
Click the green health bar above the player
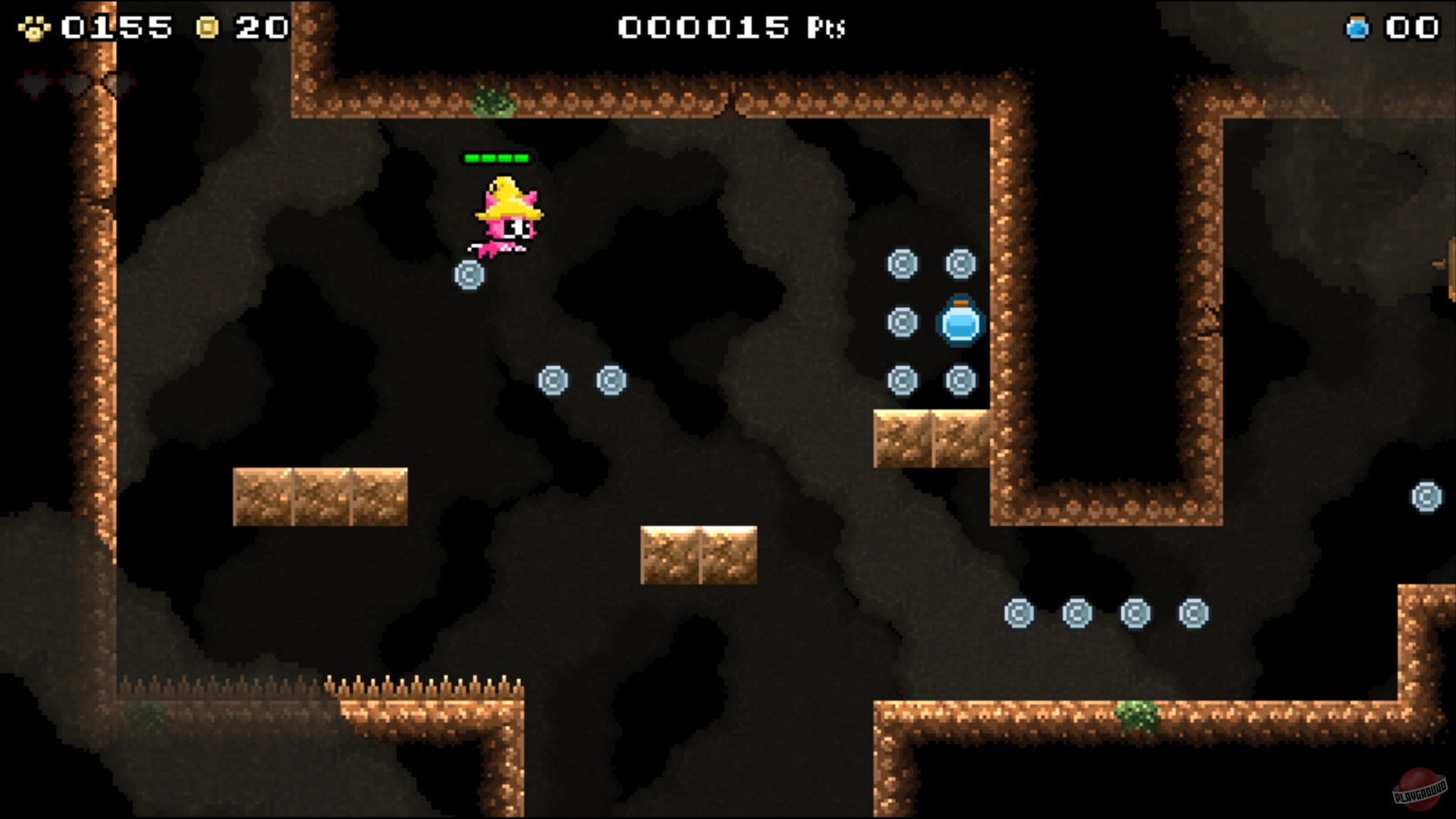coord(497,158)
